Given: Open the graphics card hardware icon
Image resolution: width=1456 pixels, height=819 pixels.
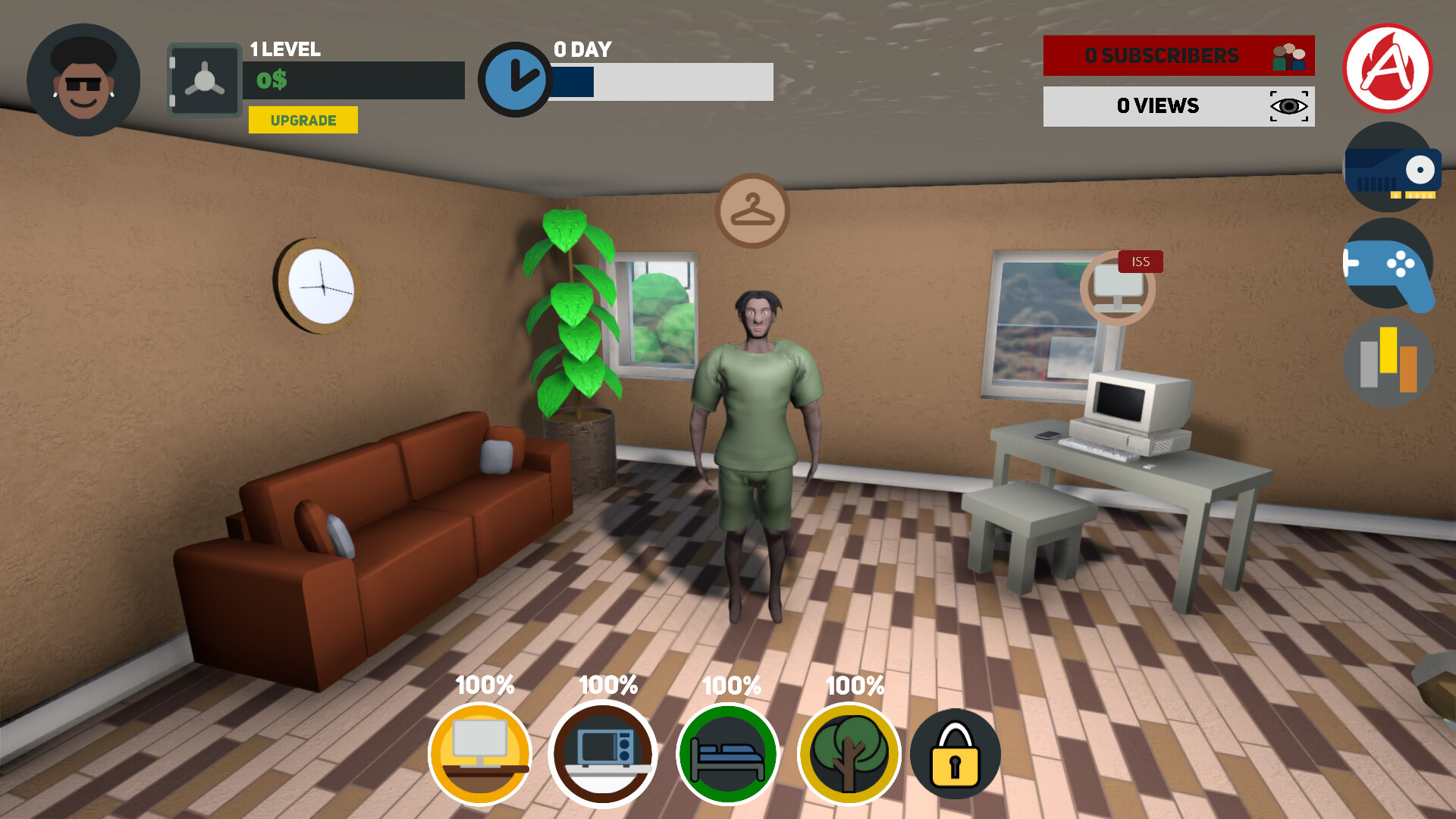Looking at the screenshot, I should [1390, 169].
